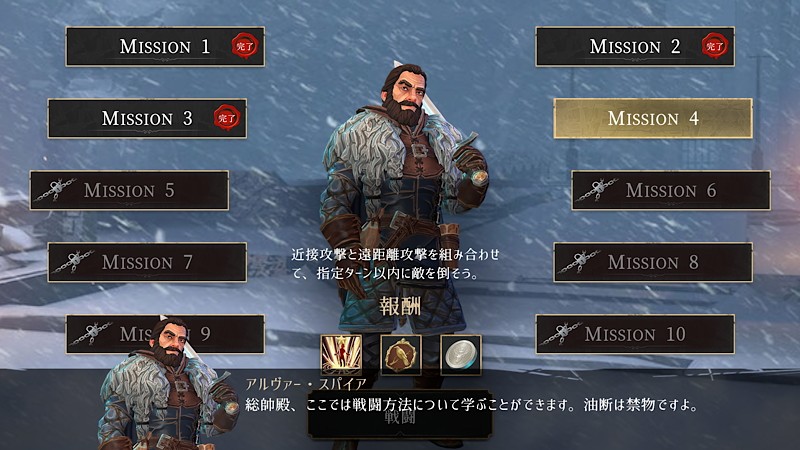Choose the locked Mission 7 entry
The height and width of the screenshot is (450, 800).
[147, 262]
